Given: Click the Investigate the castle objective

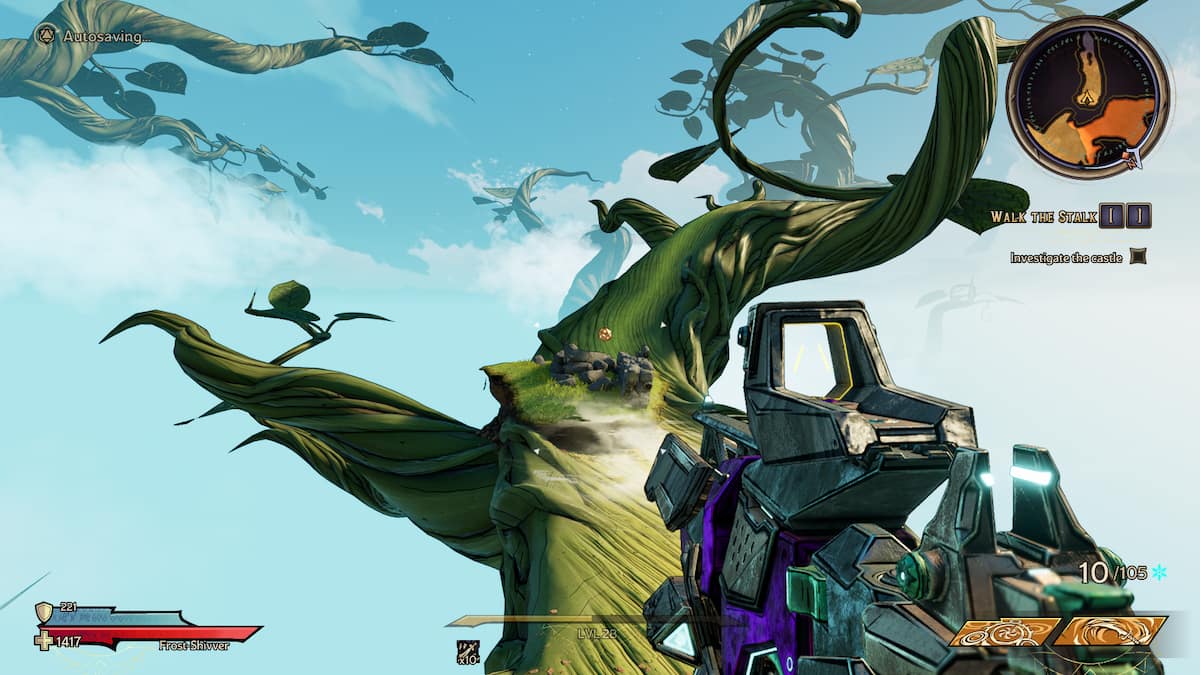Looking at the screenshot, I should click(1066, 258).
